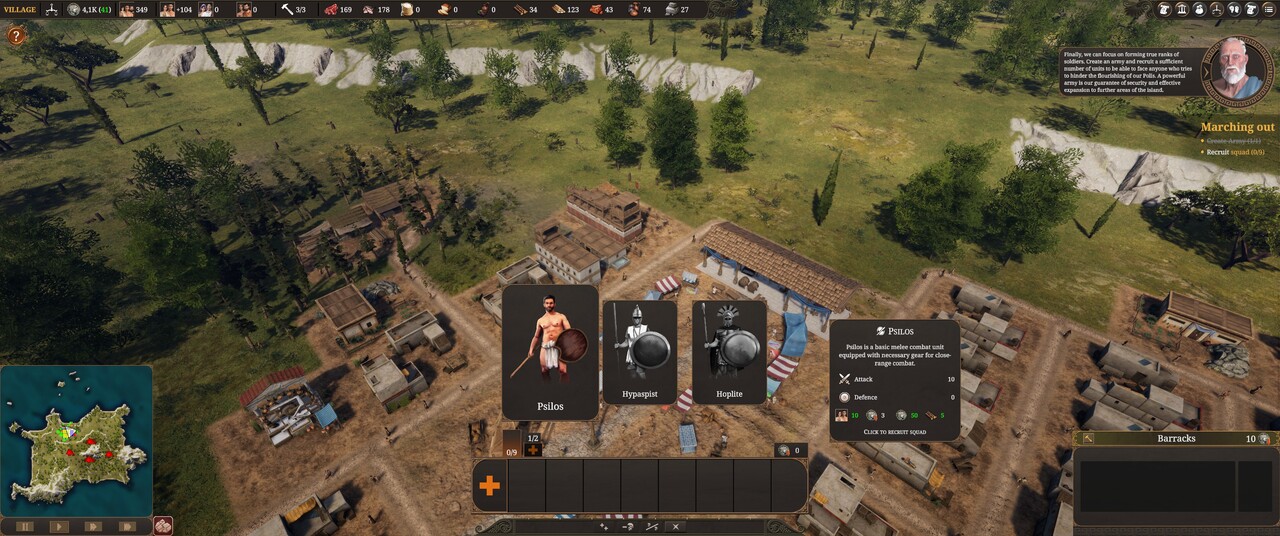Pause the game speed
Screen dimensions: 1280x536
tap(24, 526)
